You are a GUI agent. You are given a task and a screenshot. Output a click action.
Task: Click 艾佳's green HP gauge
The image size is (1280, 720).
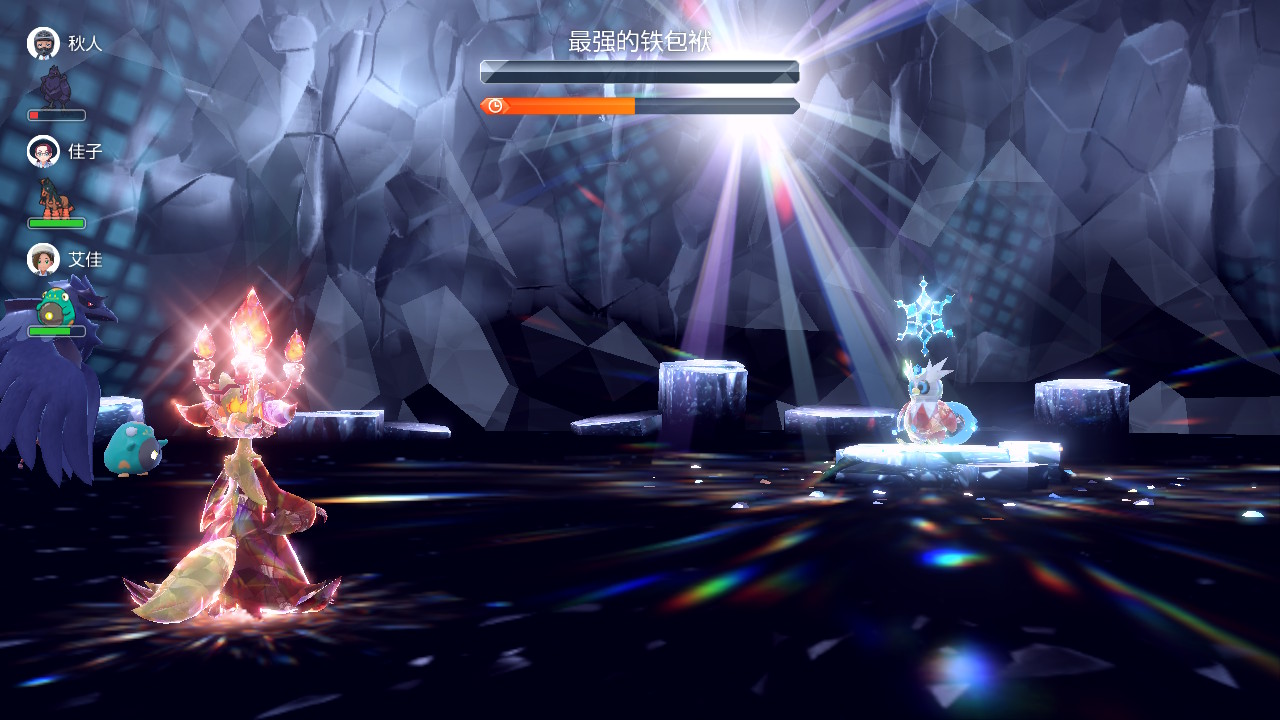point(58,333)
